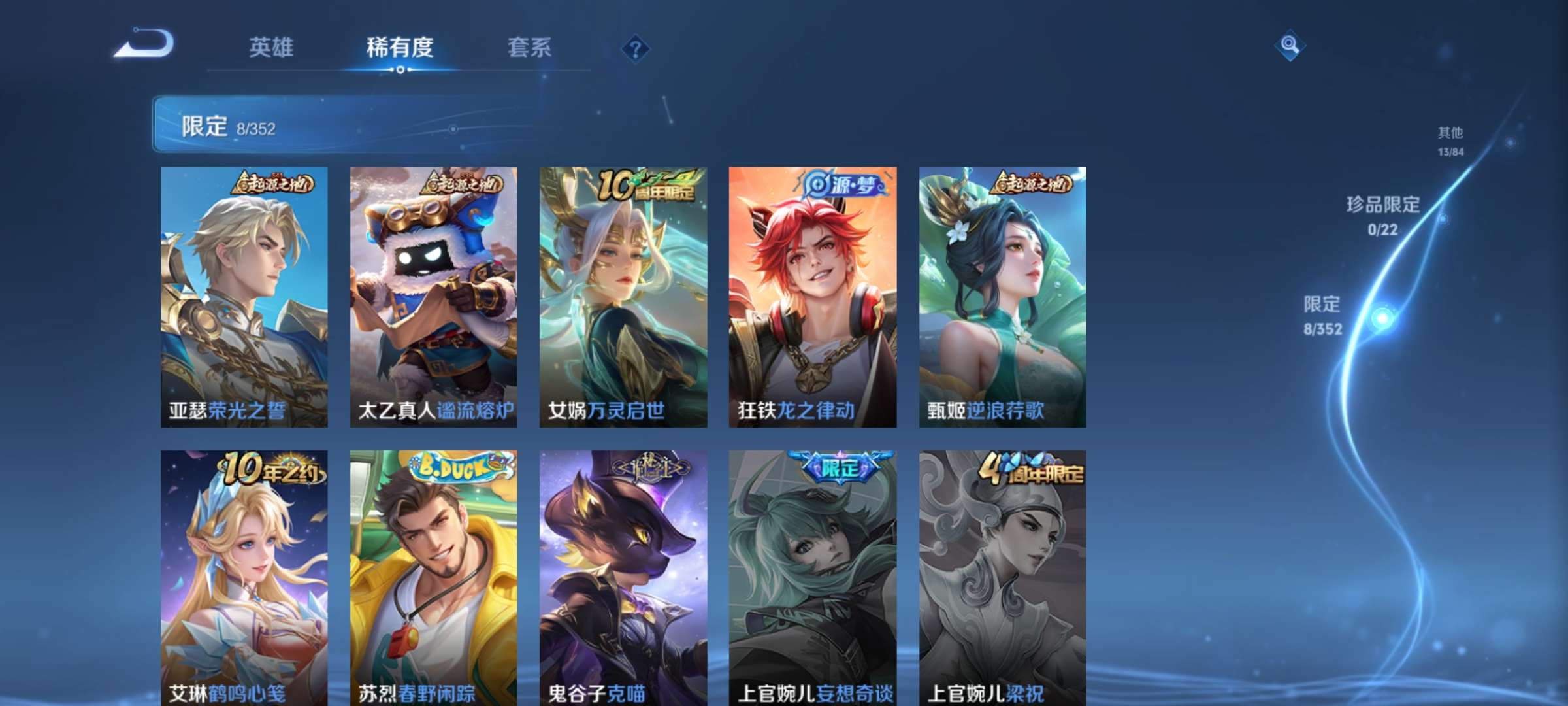Image resolution: width=1568 pixels, height=706 pixels.
Task: Open the question mark help icon
Action: point(637,49)
